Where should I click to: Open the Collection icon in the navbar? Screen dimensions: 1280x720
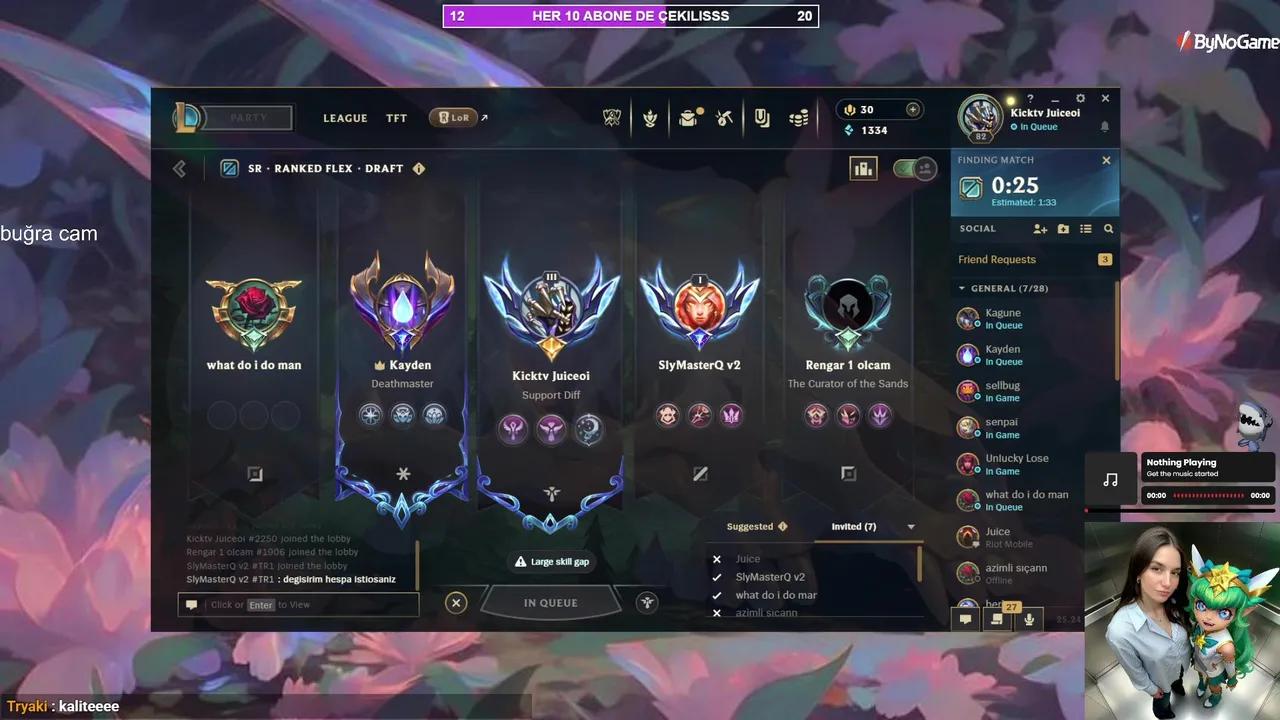(x=762, y=117)
